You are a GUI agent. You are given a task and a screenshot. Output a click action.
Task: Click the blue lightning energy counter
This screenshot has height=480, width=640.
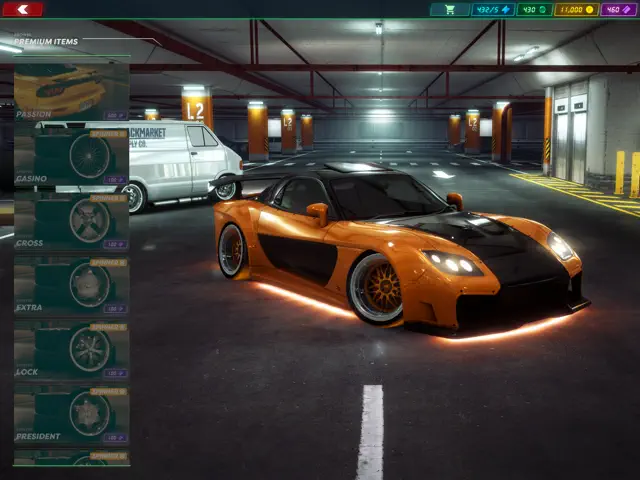493,9
